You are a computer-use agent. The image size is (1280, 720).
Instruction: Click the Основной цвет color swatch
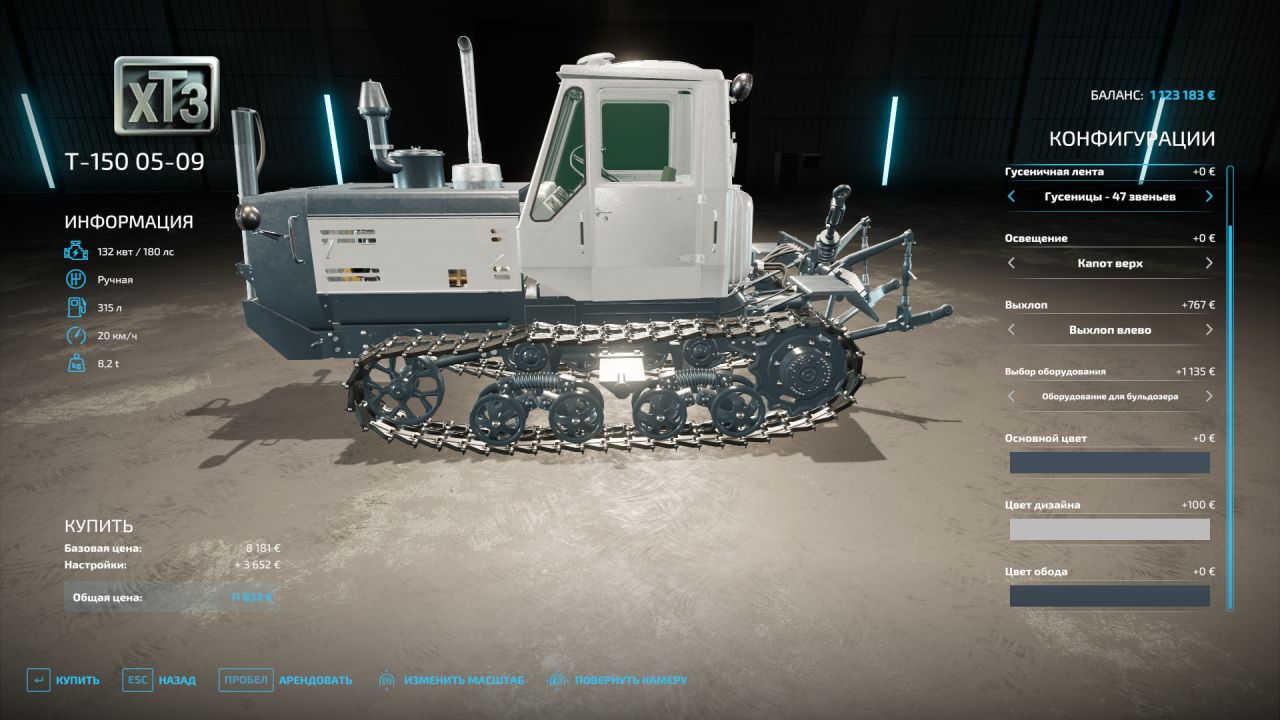pyautogui.click(x=1108, y=462)
